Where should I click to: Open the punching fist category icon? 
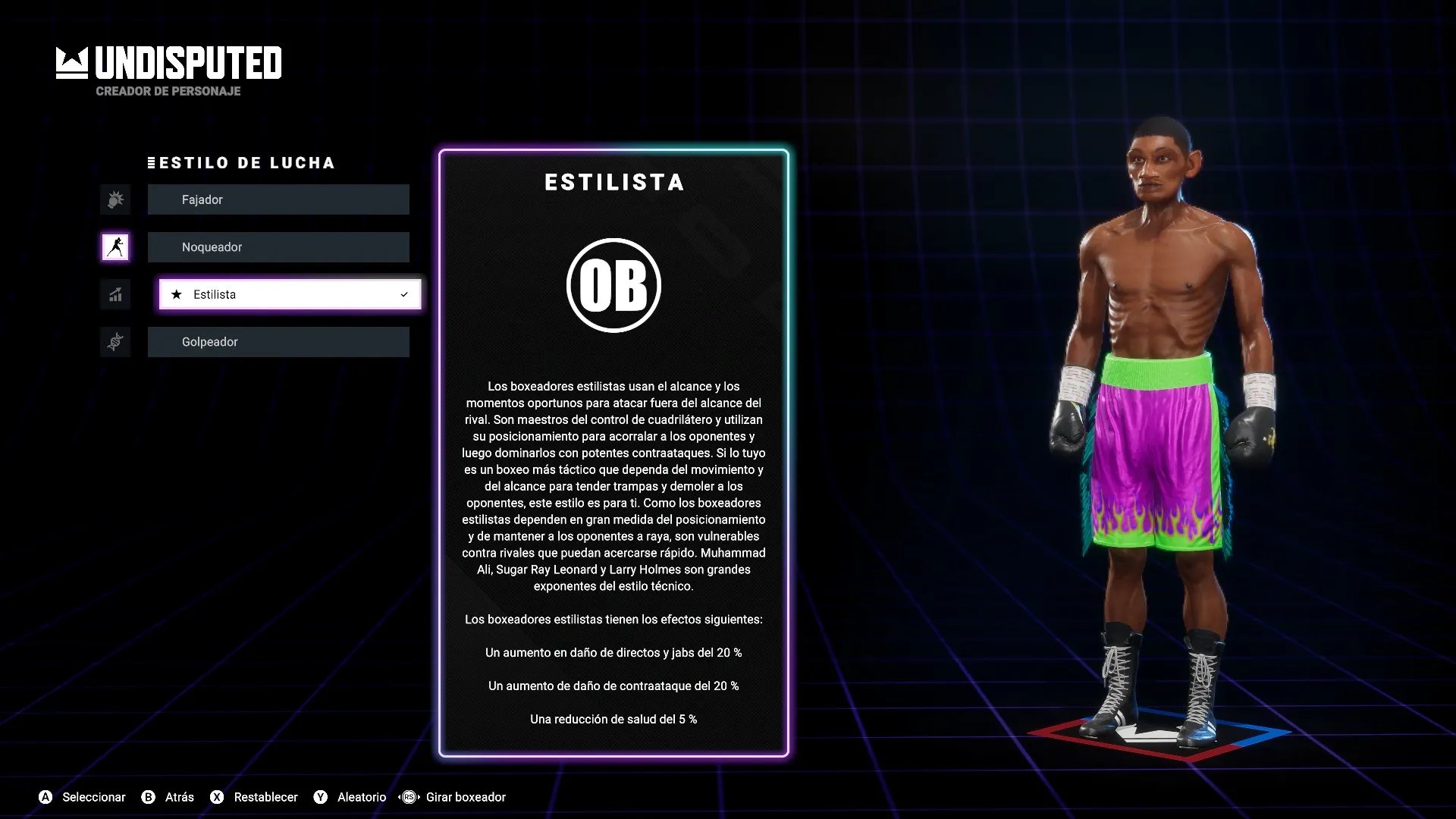pos(115,199)
